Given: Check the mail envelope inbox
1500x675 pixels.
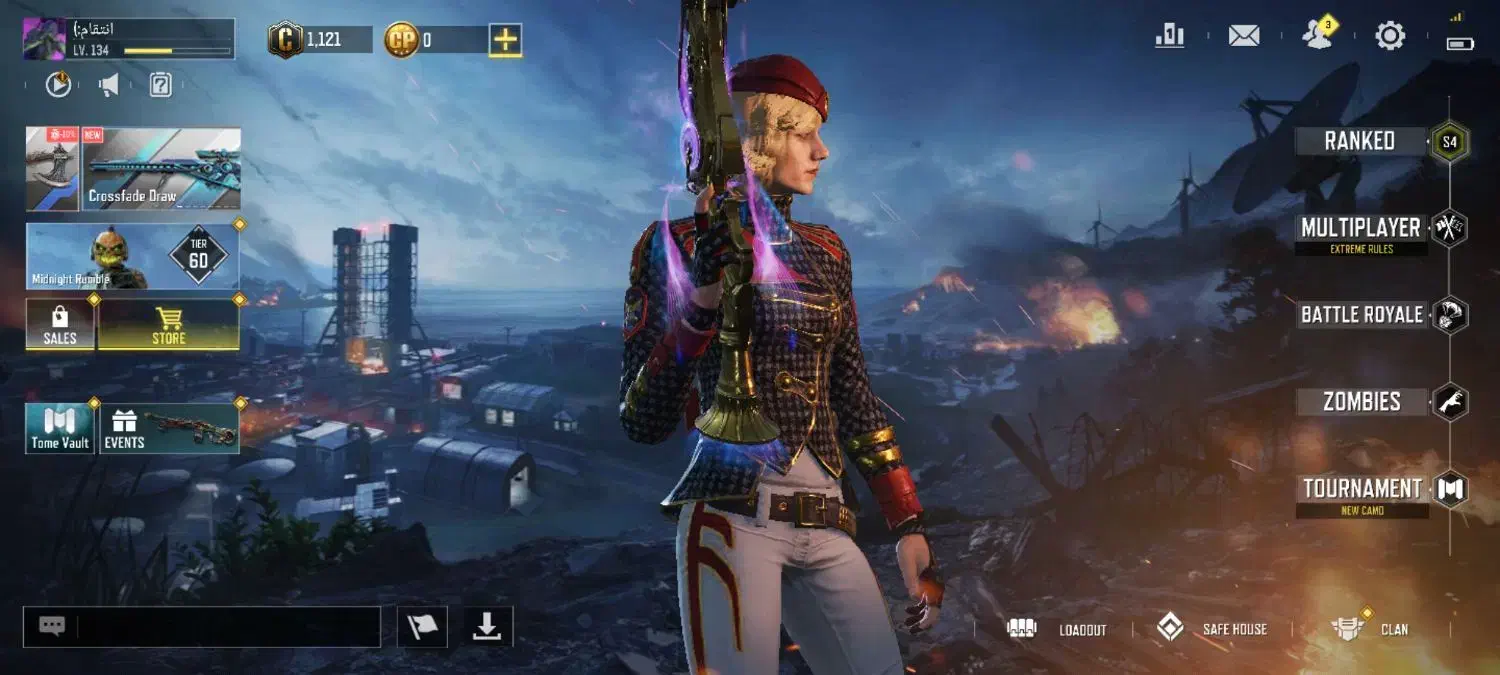Looking at the screenshot, I should pyautogui.click(x=1243, y=36).
